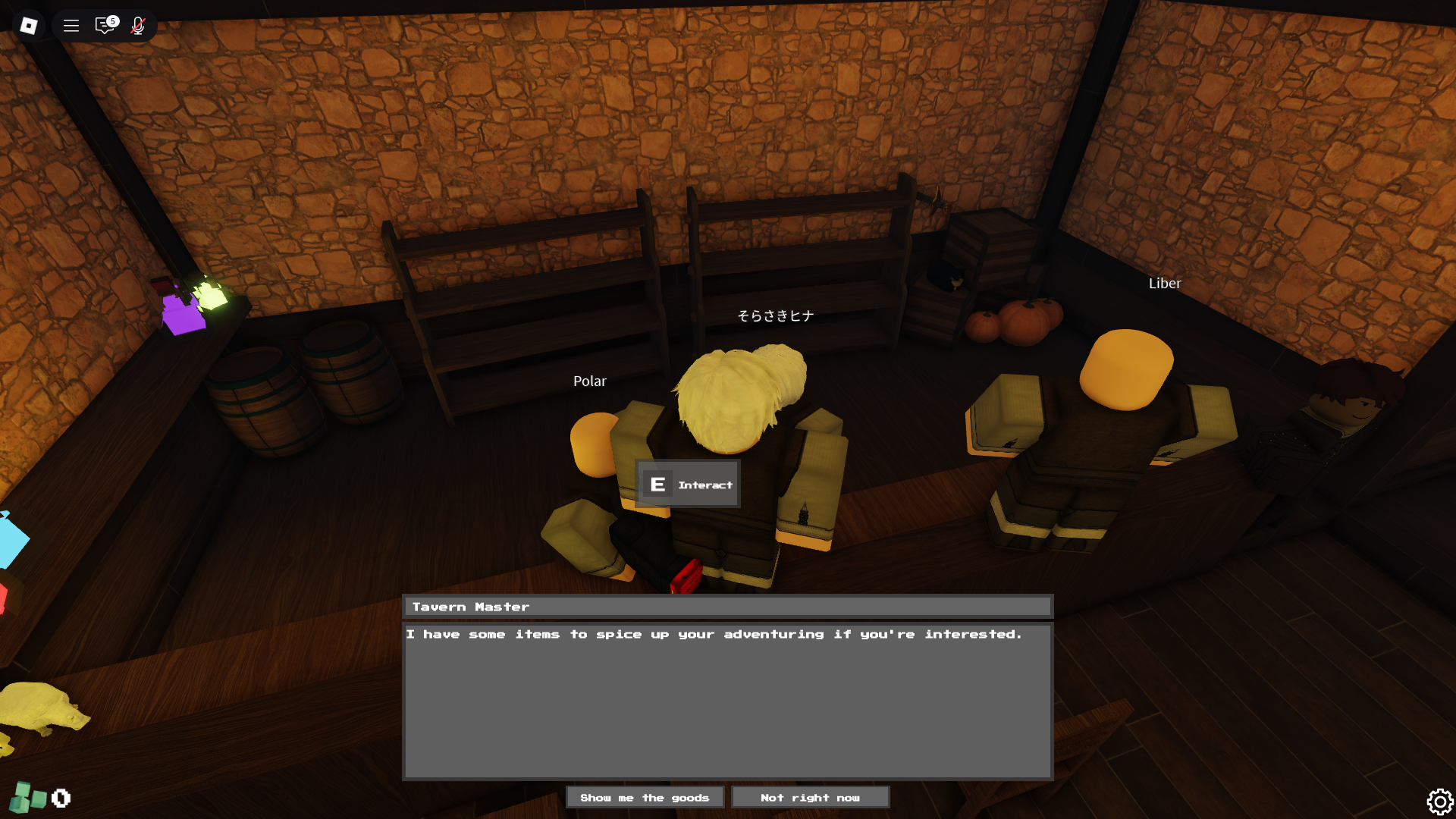1456x819 pixels.
Task: Open the settings gear in the corner
Action: (1440, 801)
